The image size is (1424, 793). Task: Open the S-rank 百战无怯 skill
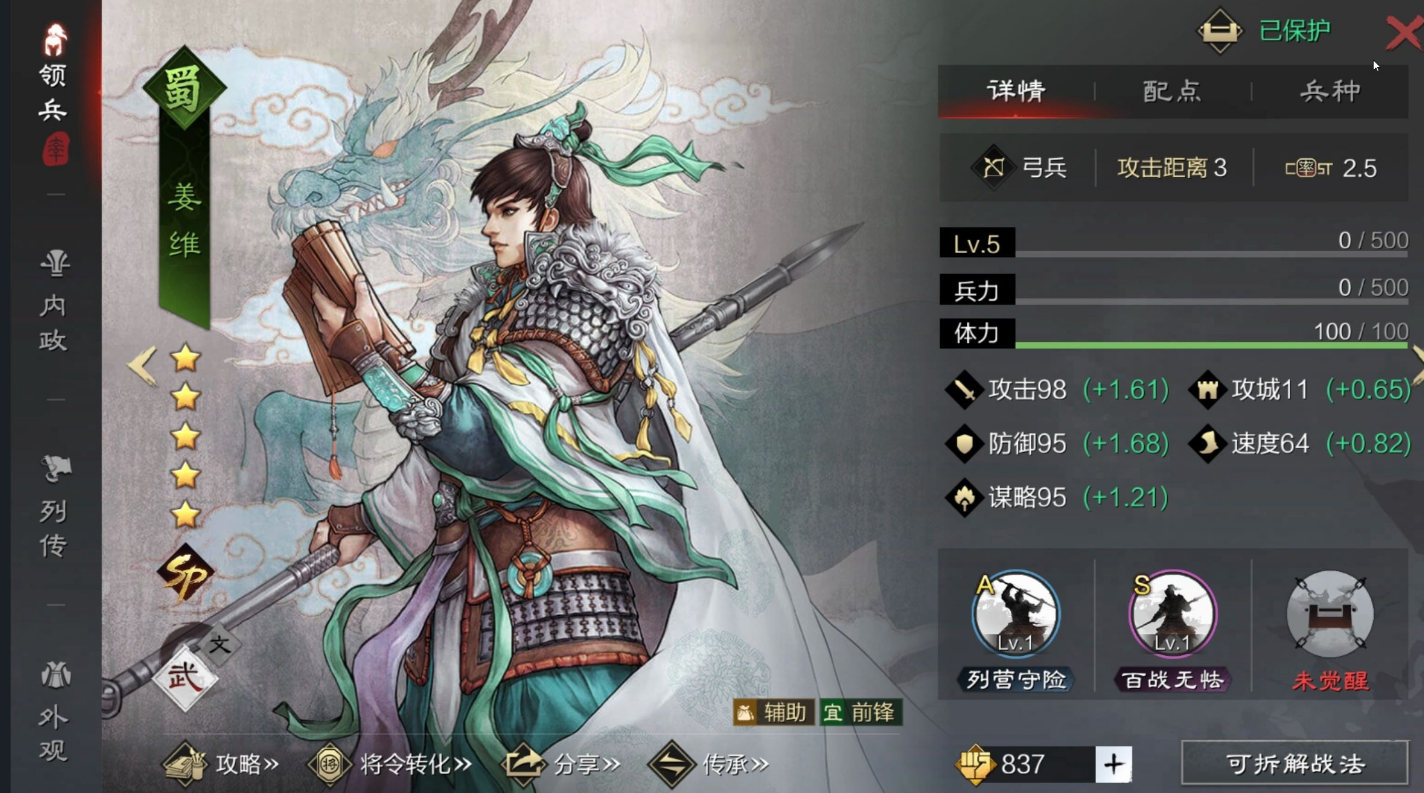click(1171, 615)
